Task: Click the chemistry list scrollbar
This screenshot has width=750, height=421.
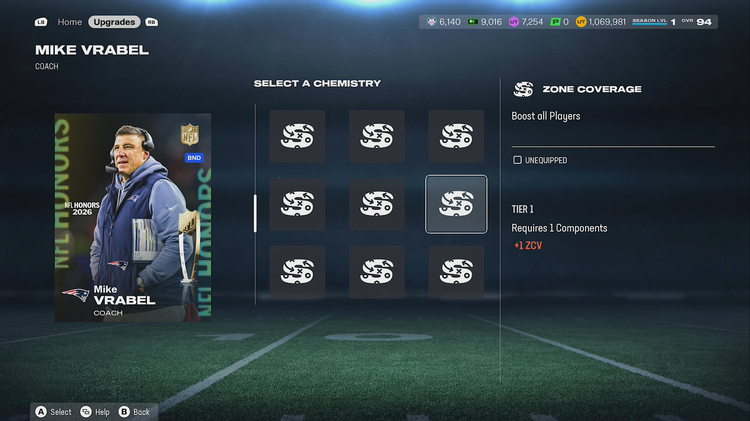Action: (255, 212)
